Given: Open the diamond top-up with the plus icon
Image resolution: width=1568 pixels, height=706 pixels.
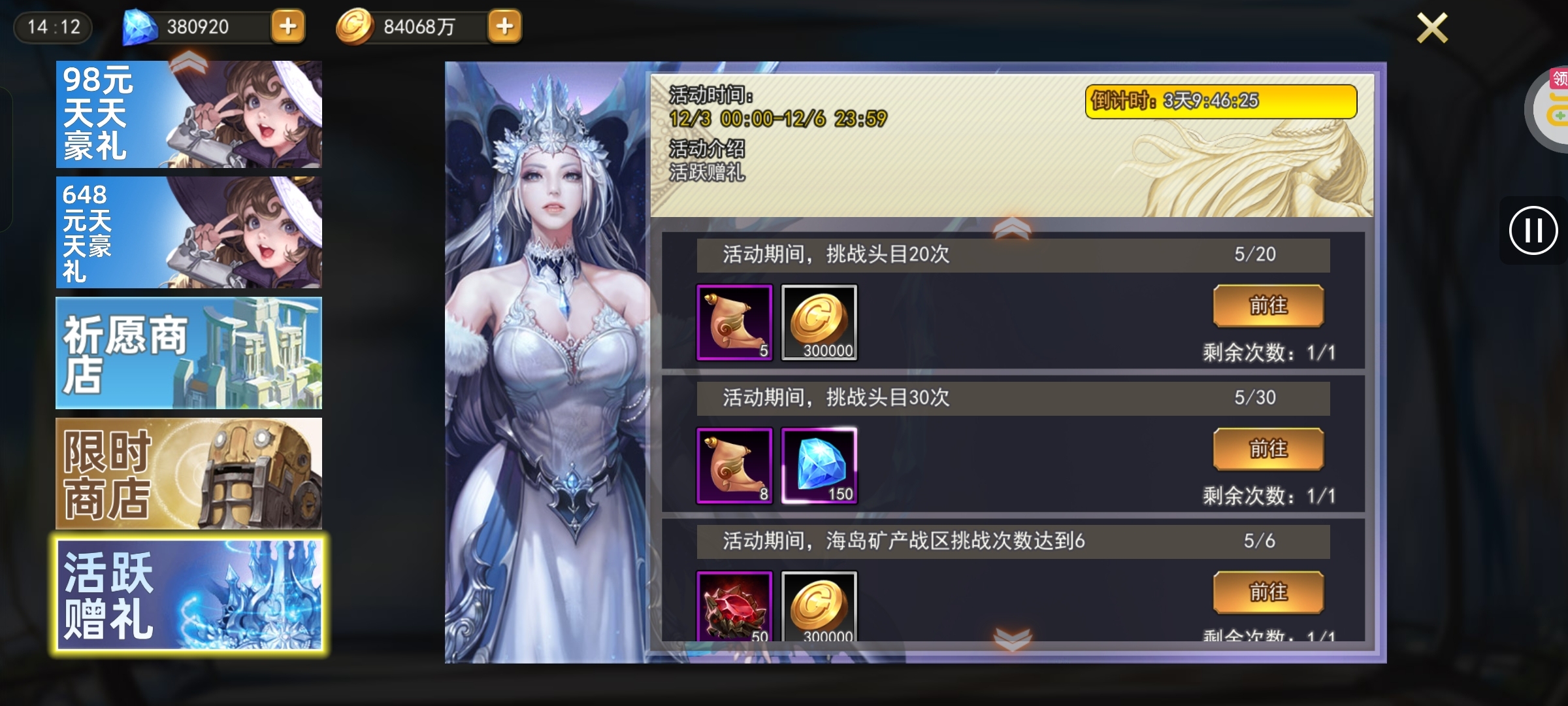Looking at the screenshot, I should [x=287, y=27].
